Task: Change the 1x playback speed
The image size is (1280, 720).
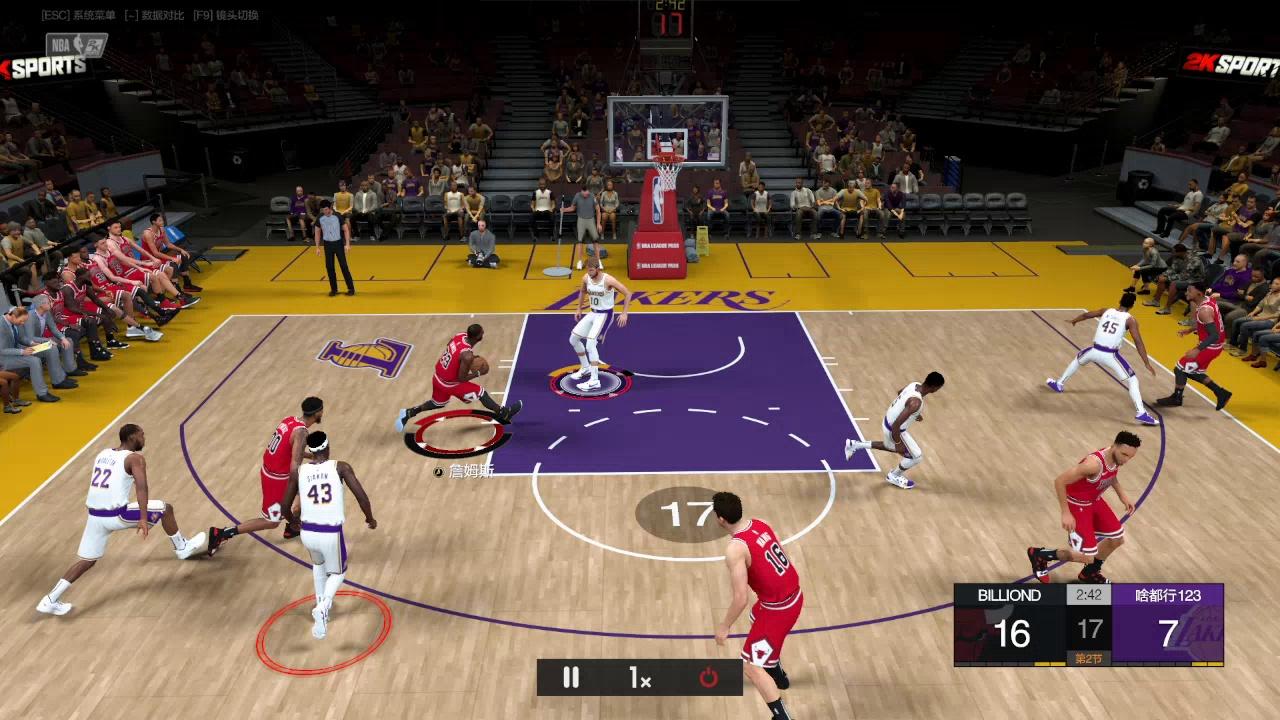Action: [x=640, y=677]
